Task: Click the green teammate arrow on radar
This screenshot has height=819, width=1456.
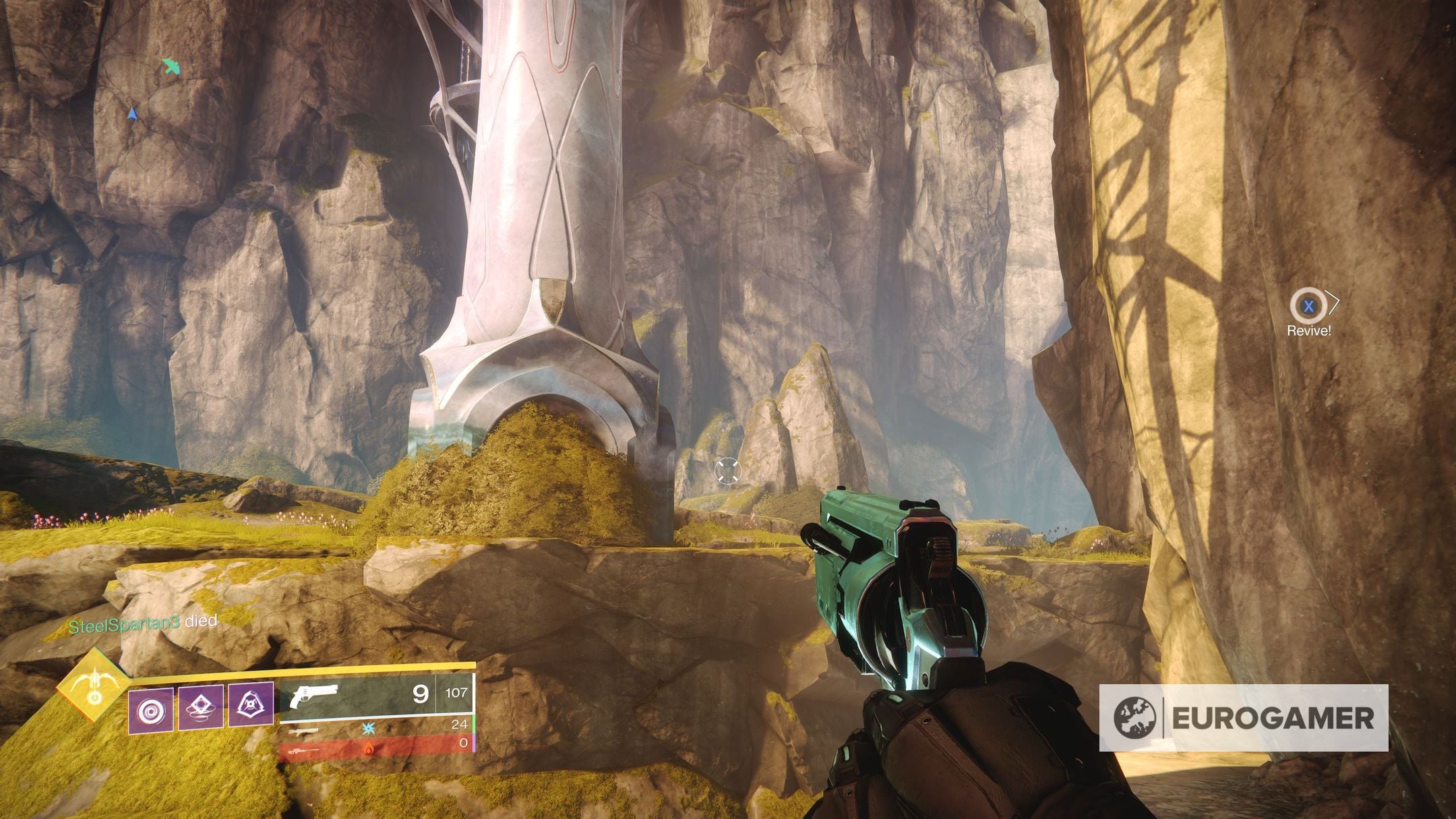Action: coord(171,66)
